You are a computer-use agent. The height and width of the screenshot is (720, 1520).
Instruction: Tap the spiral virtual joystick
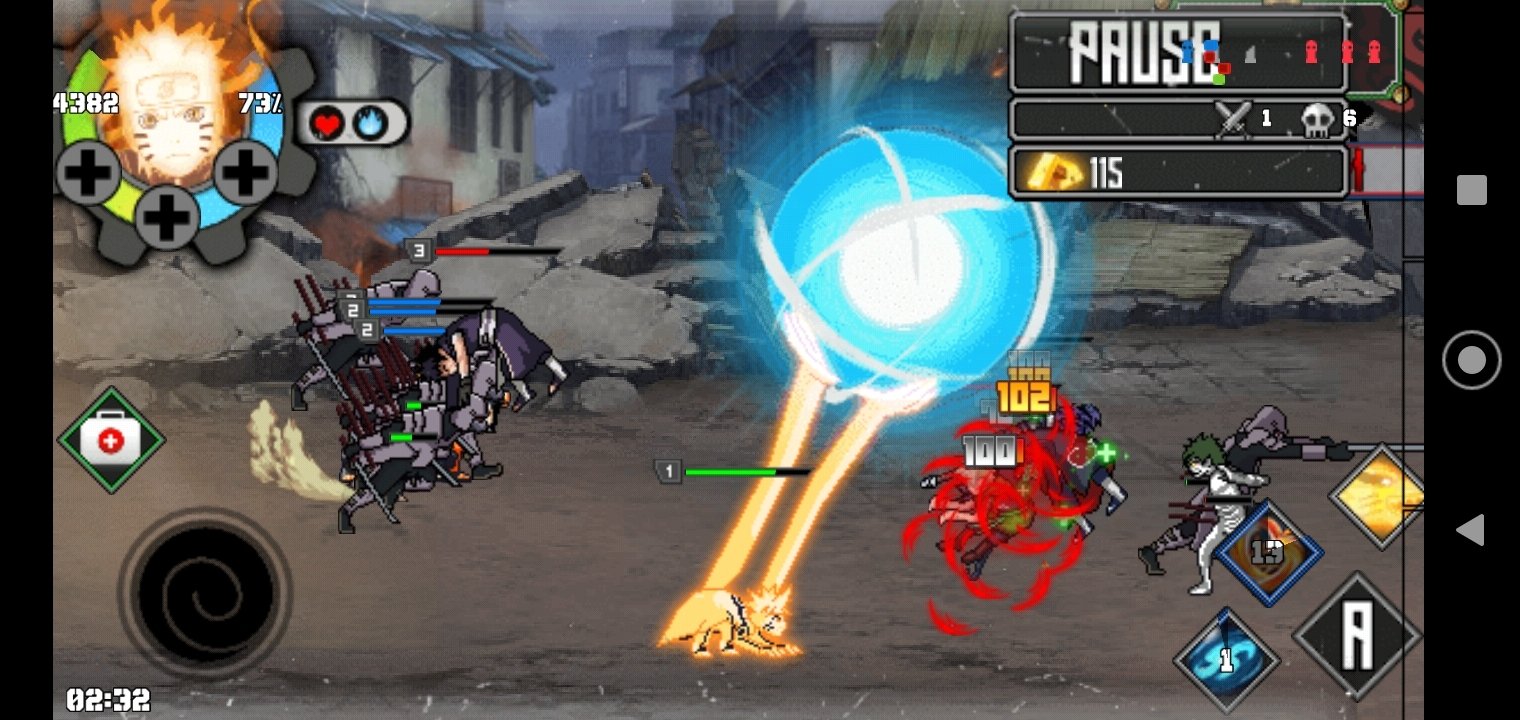click(205, 592)
